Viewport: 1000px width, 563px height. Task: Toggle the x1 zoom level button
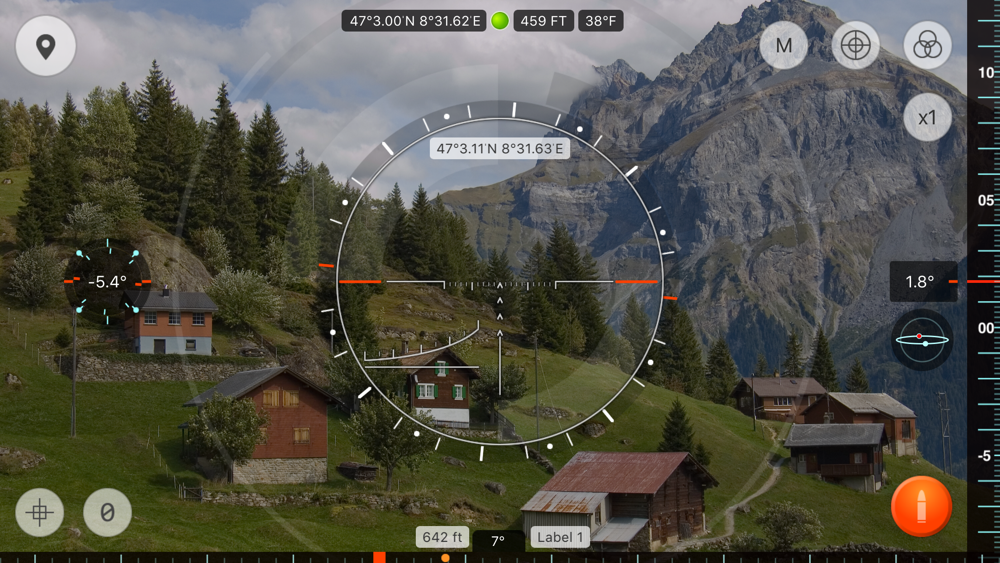pyautogui.click(x=927, y=118)
